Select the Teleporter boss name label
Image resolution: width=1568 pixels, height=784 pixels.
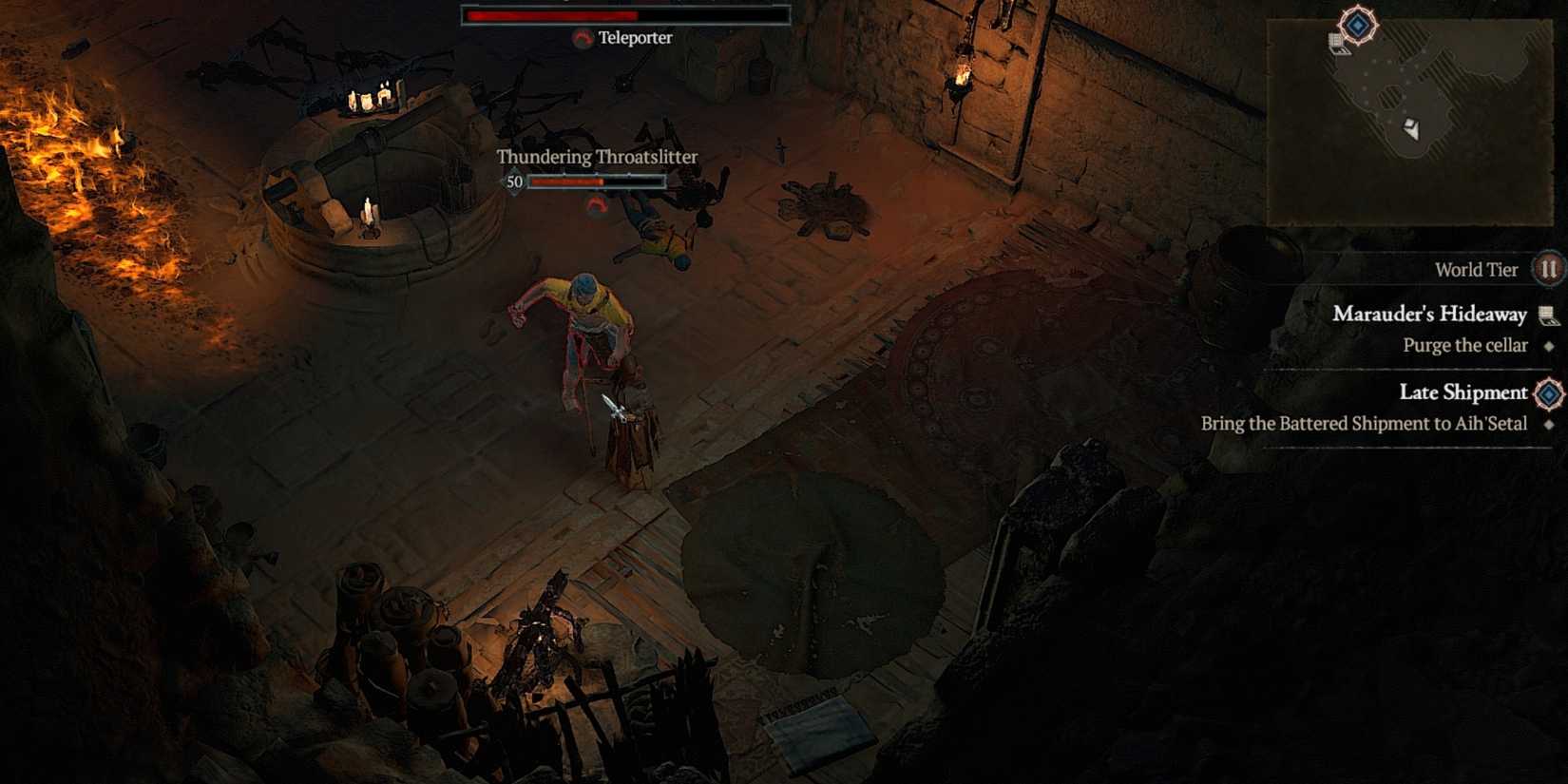634,39
